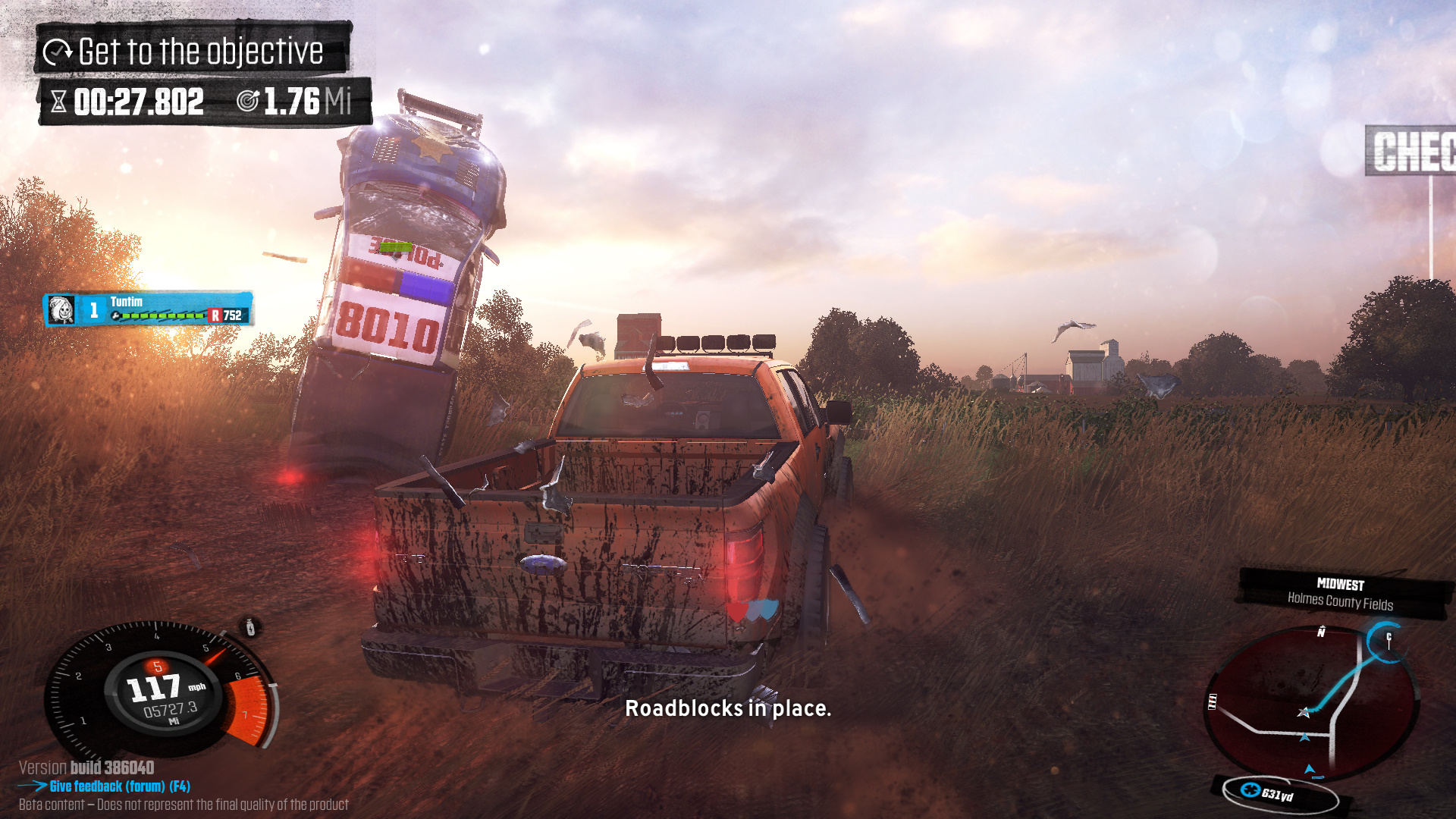Click the Get to the objective tracker
This screenshot has height=819, width=1456.
193,52
